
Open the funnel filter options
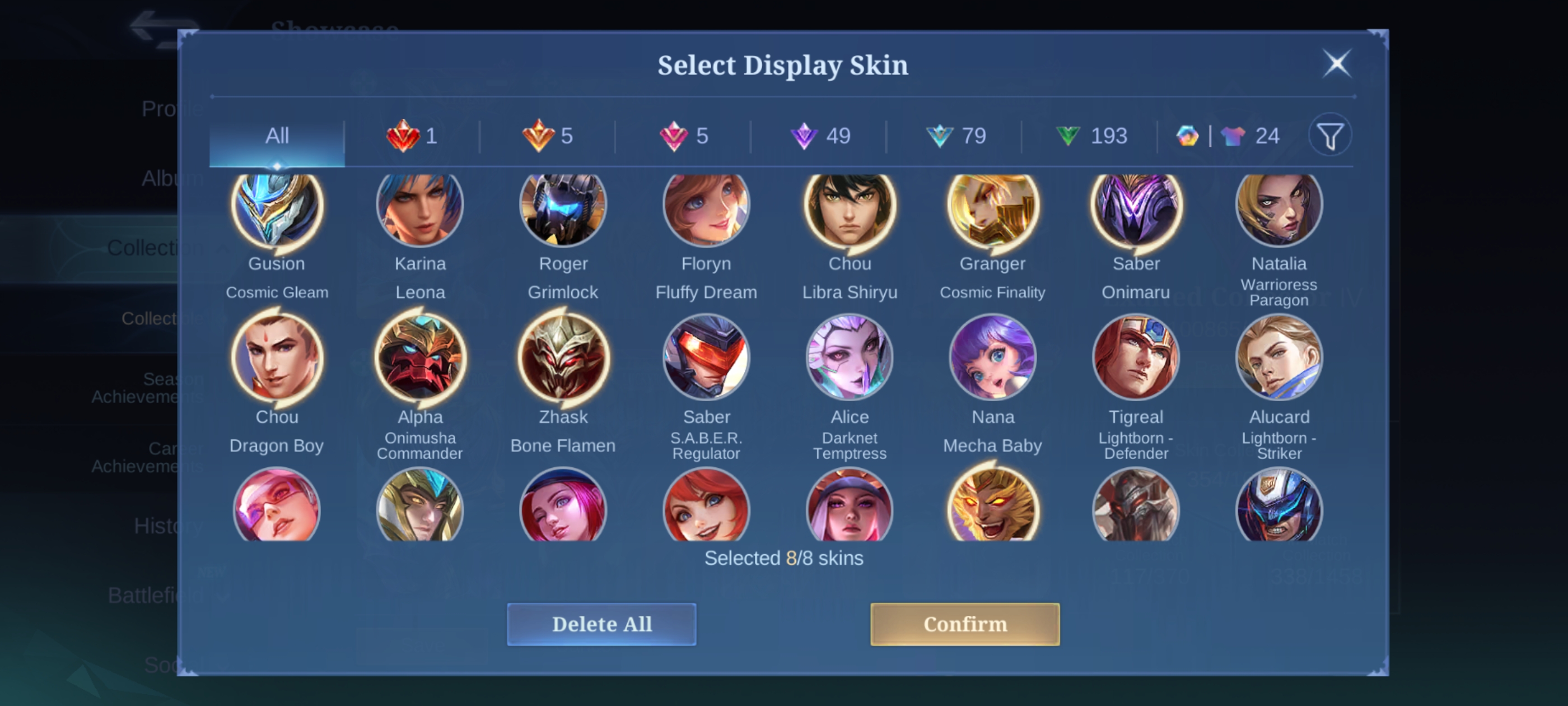(x=1330, y=136)
